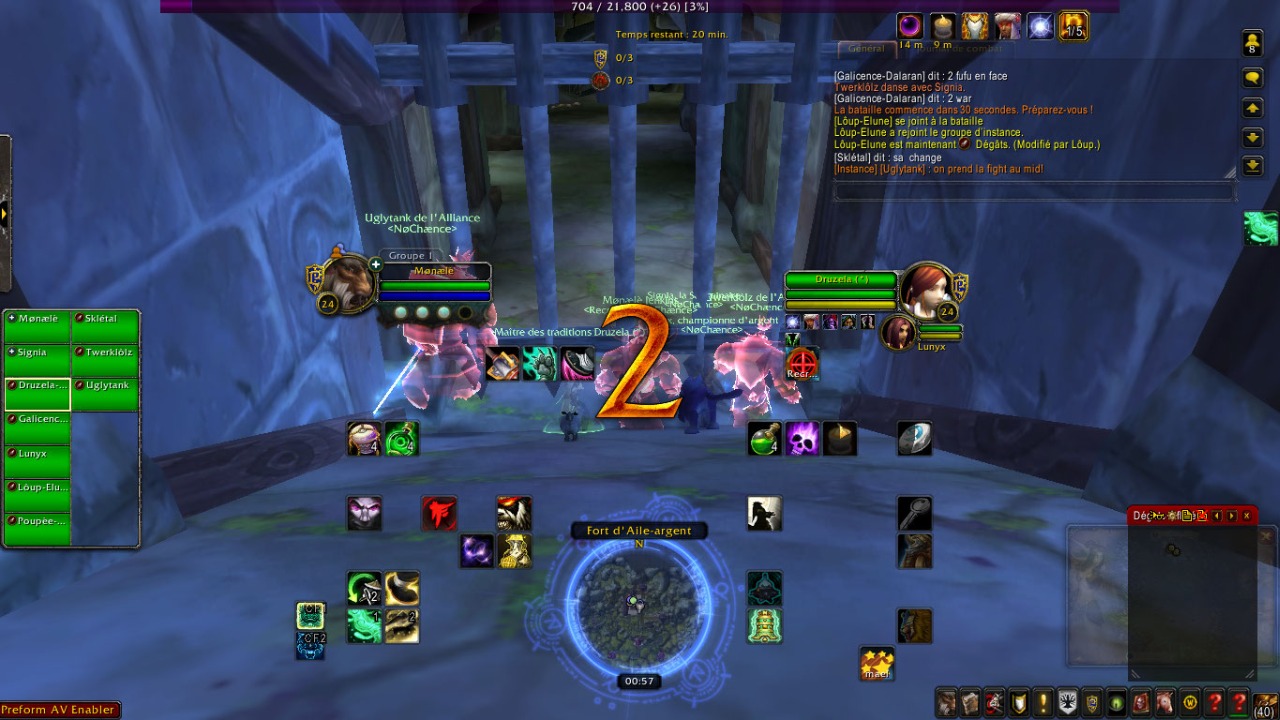The height and width of the screenshot is (720, 1280).
Task: Open the backpack showing 40 slots
Action: 1265,702
